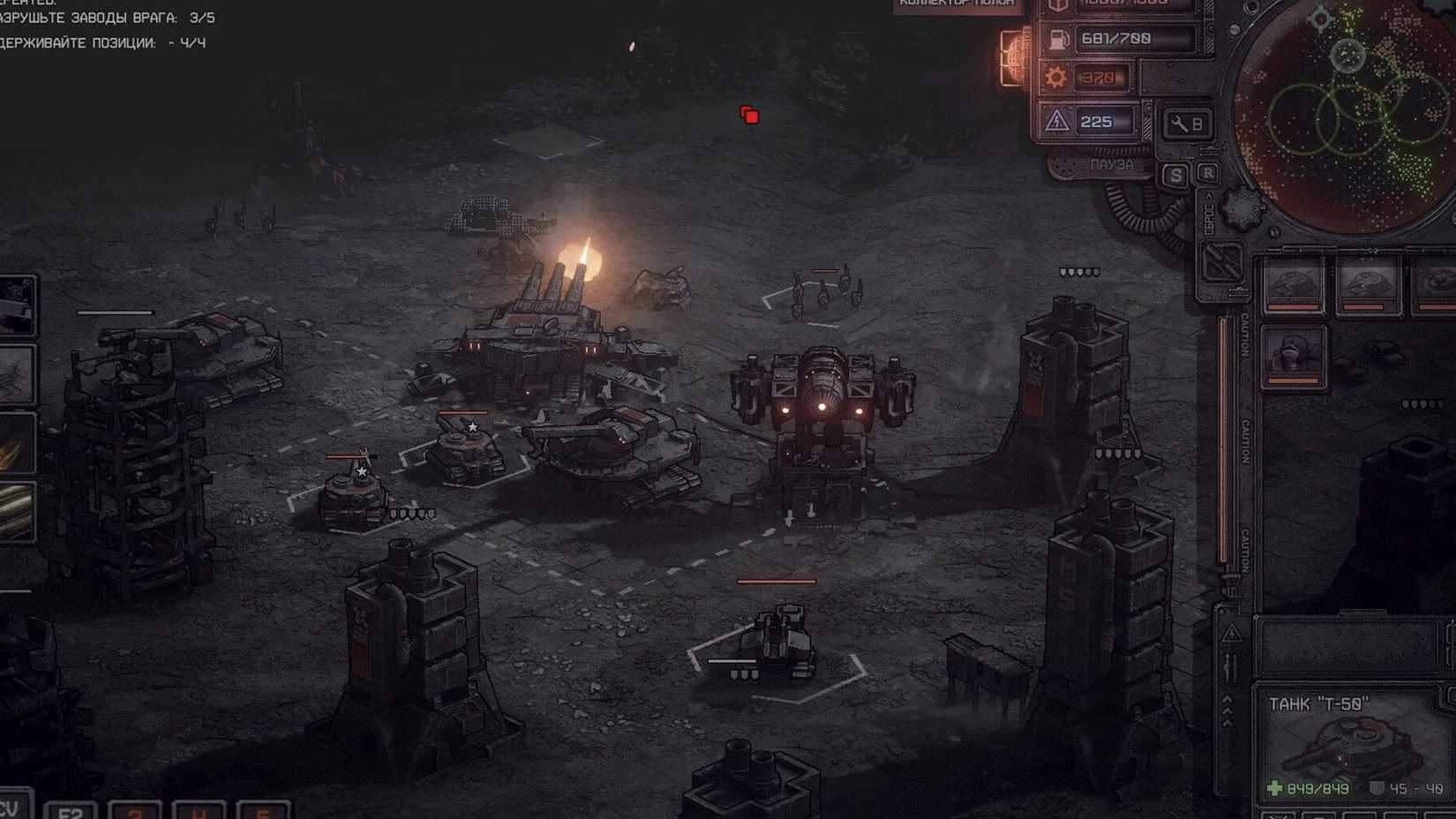Viewport: 1456px width, 819px height.
Task: Toggle game pause with the ПАУЗА button
Action: click(1113, 163)
